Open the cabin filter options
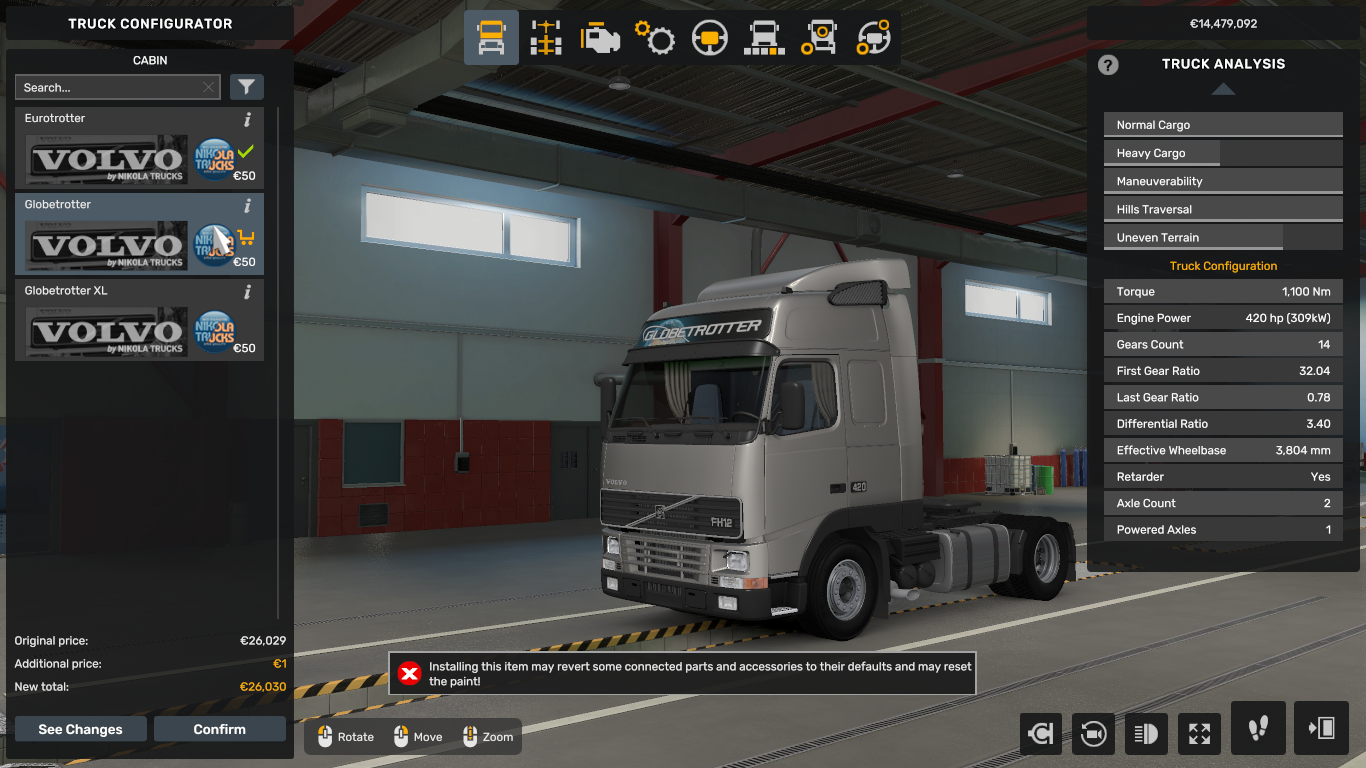Screen dimensions: 1366x768 click(x=246, y=87)
